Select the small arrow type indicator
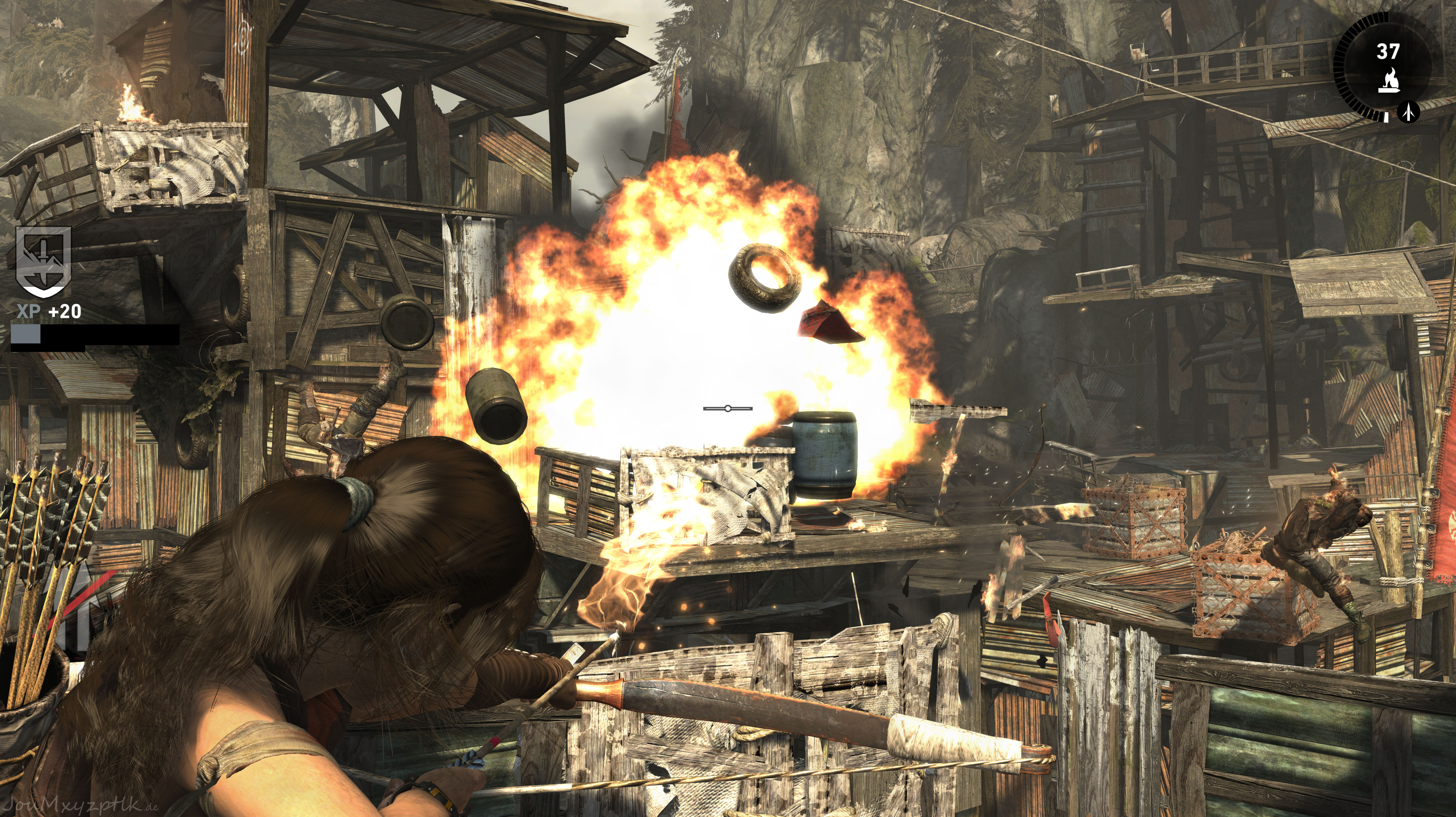The width and height of the screenshot is (1456, 817). pos(1409,112)
